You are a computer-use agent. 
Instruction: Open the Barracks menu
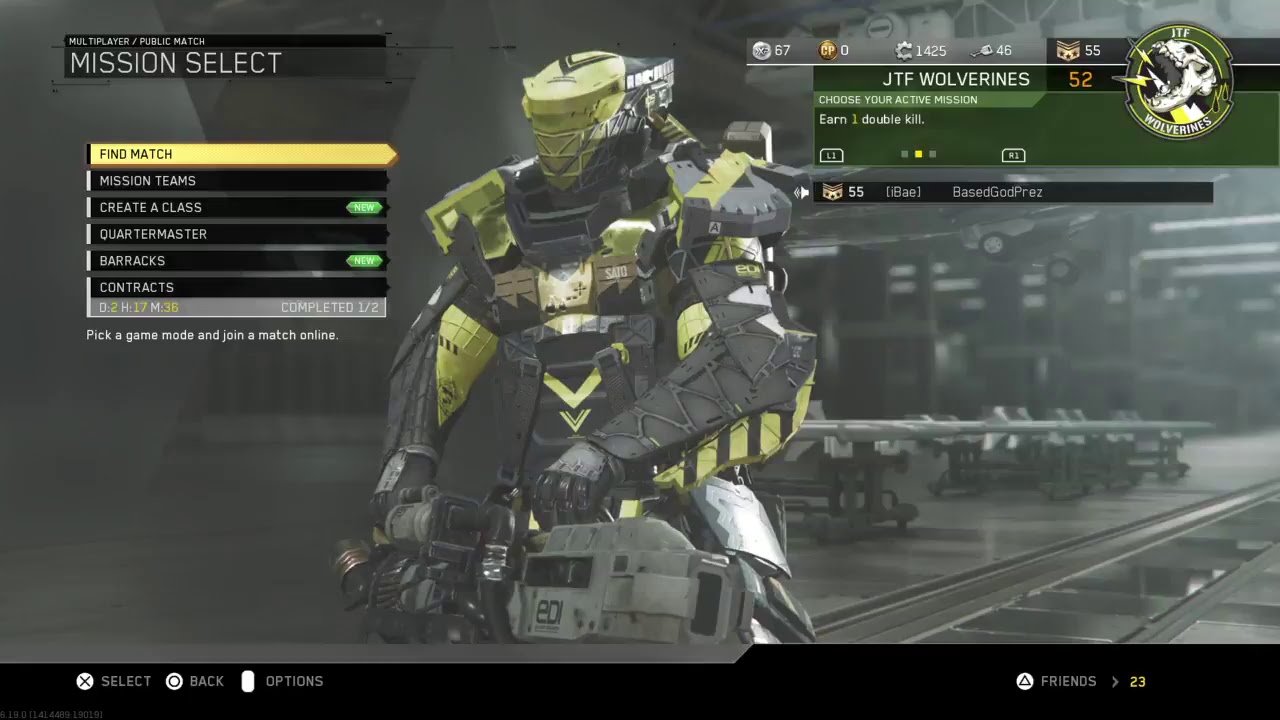237,261
